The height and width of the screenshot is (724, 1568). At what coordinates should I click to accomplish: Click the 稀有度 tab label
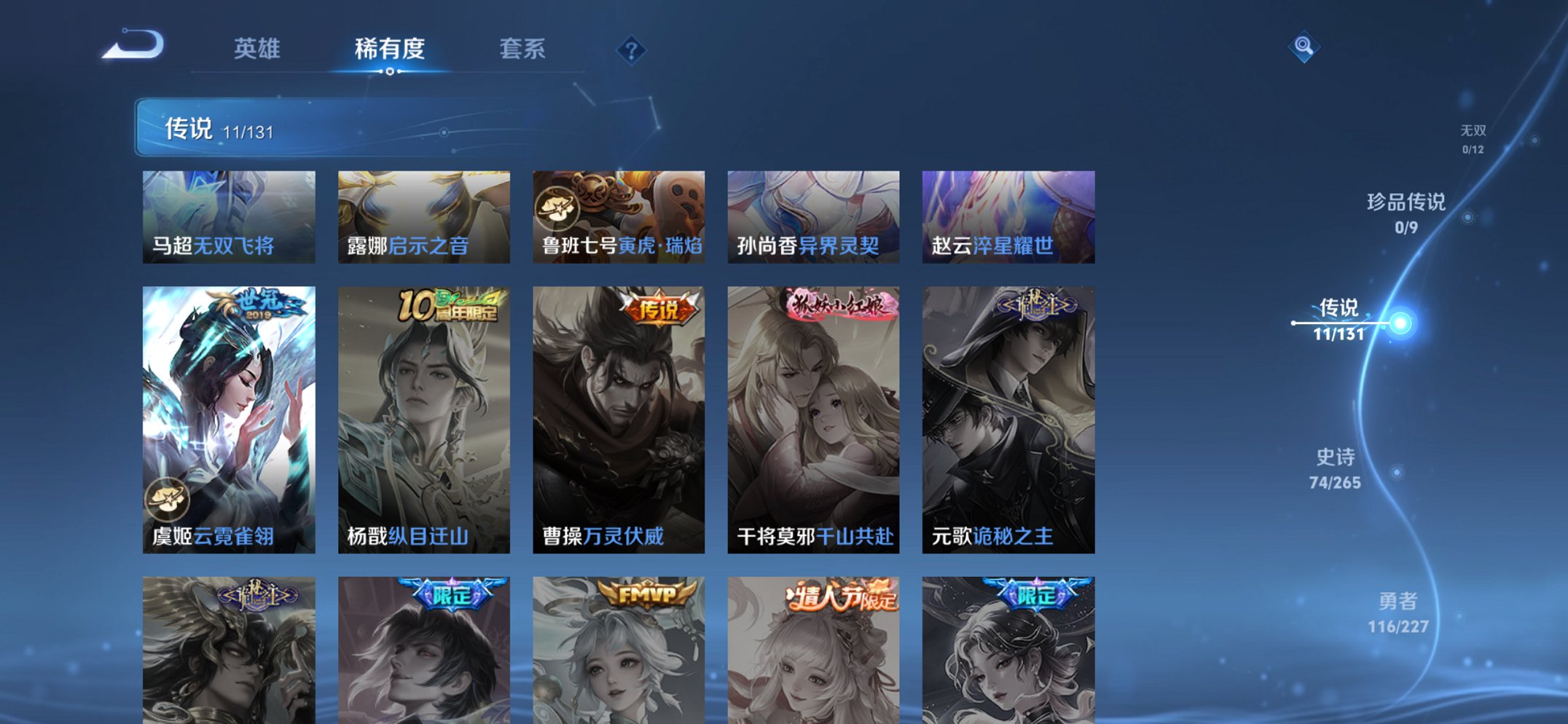coord(390,50)
